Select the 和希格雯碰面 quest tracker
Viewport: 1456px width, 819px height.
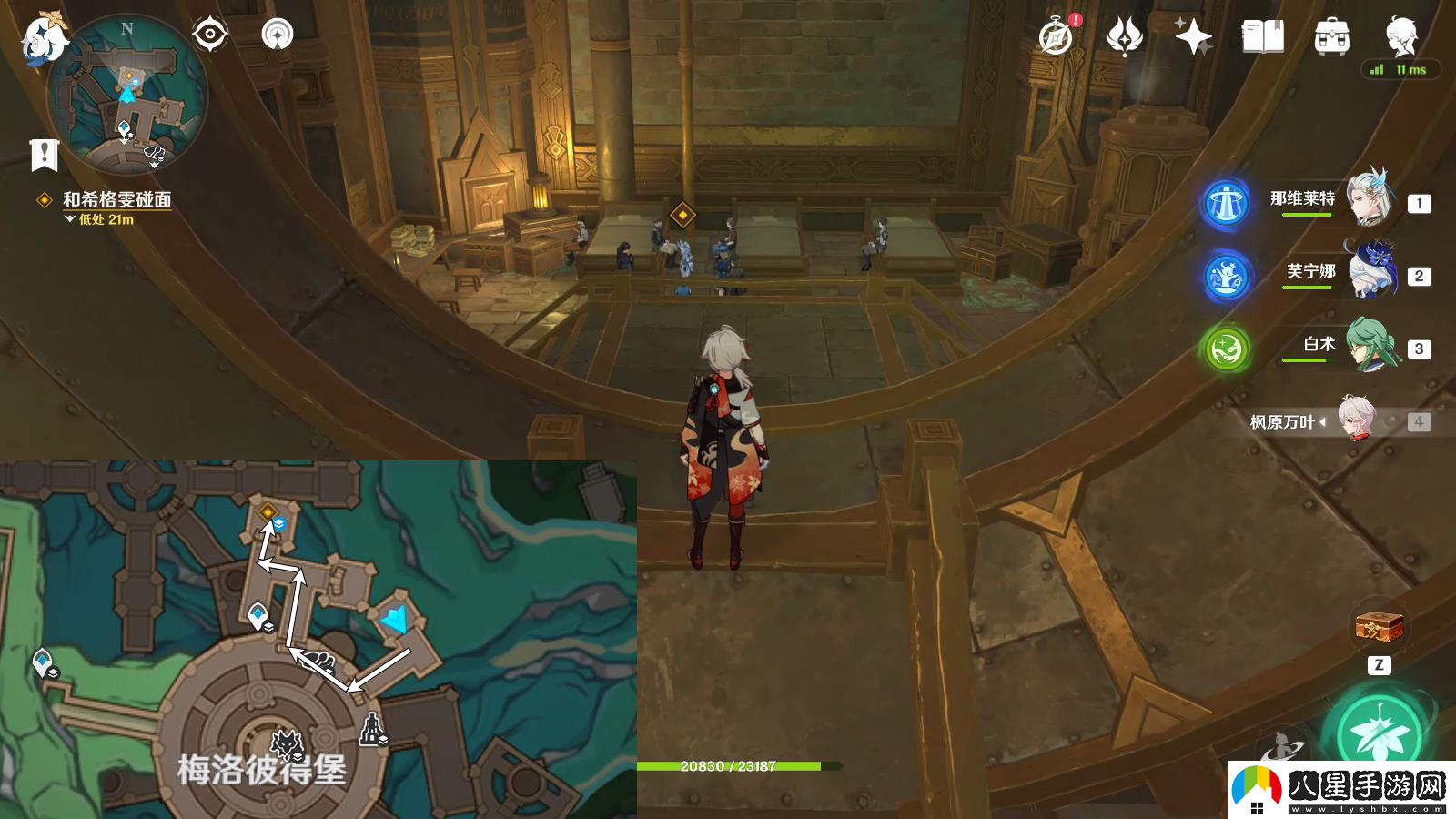click(116, 199)
